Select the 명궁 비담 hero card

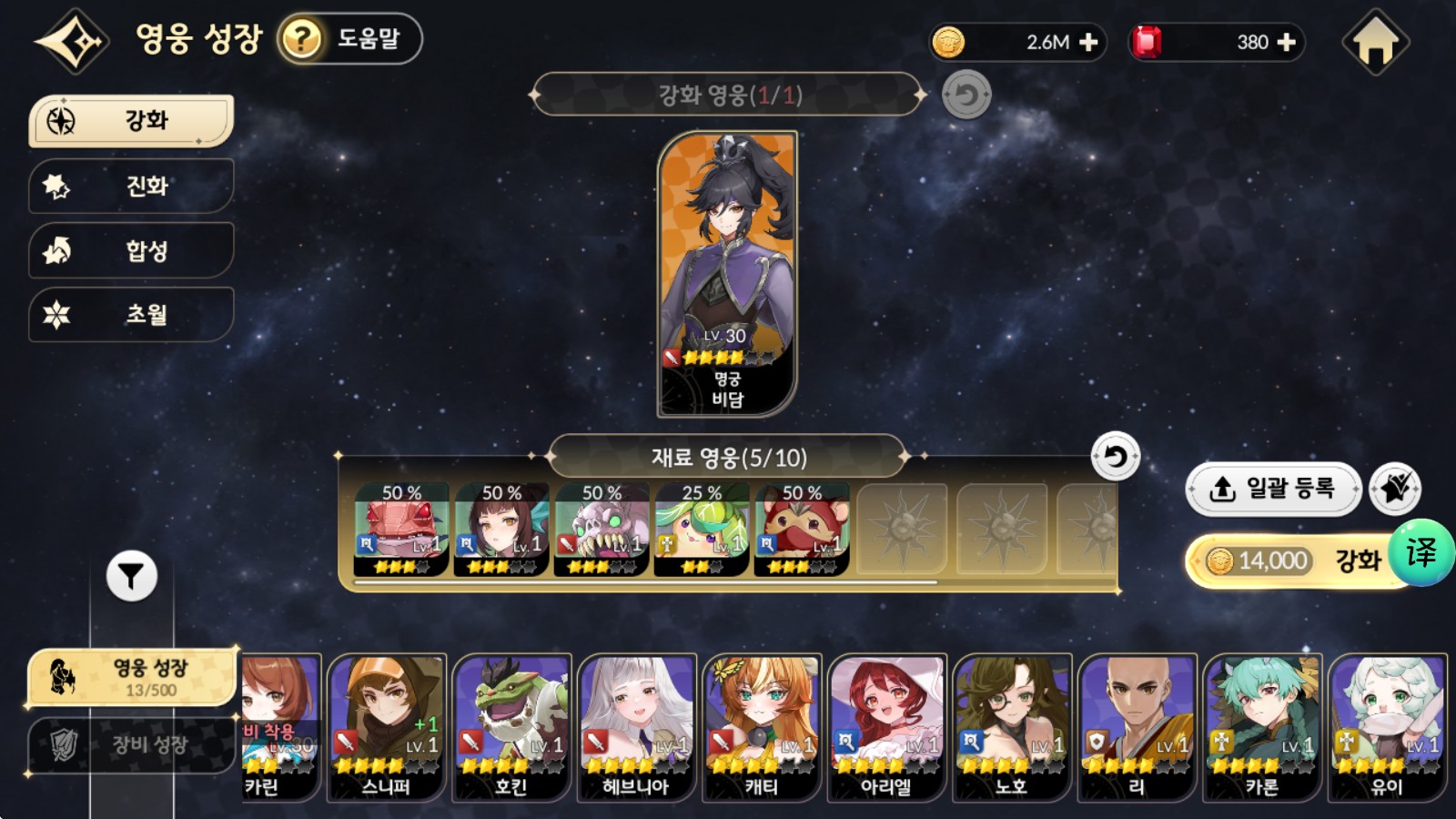tap(727, 273)
